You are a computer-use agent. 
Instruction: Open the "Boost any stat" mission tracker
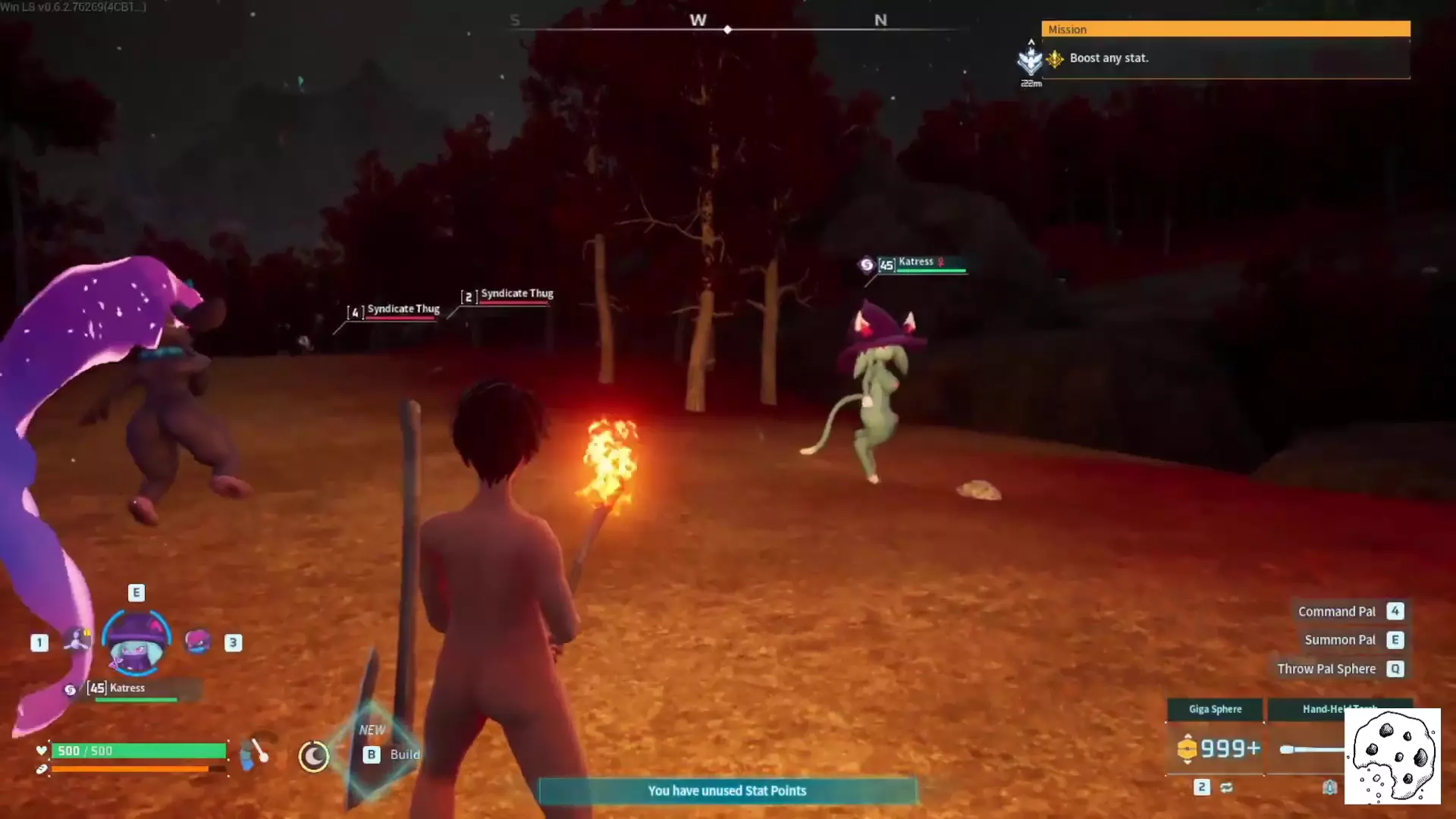click(1225, 58)
